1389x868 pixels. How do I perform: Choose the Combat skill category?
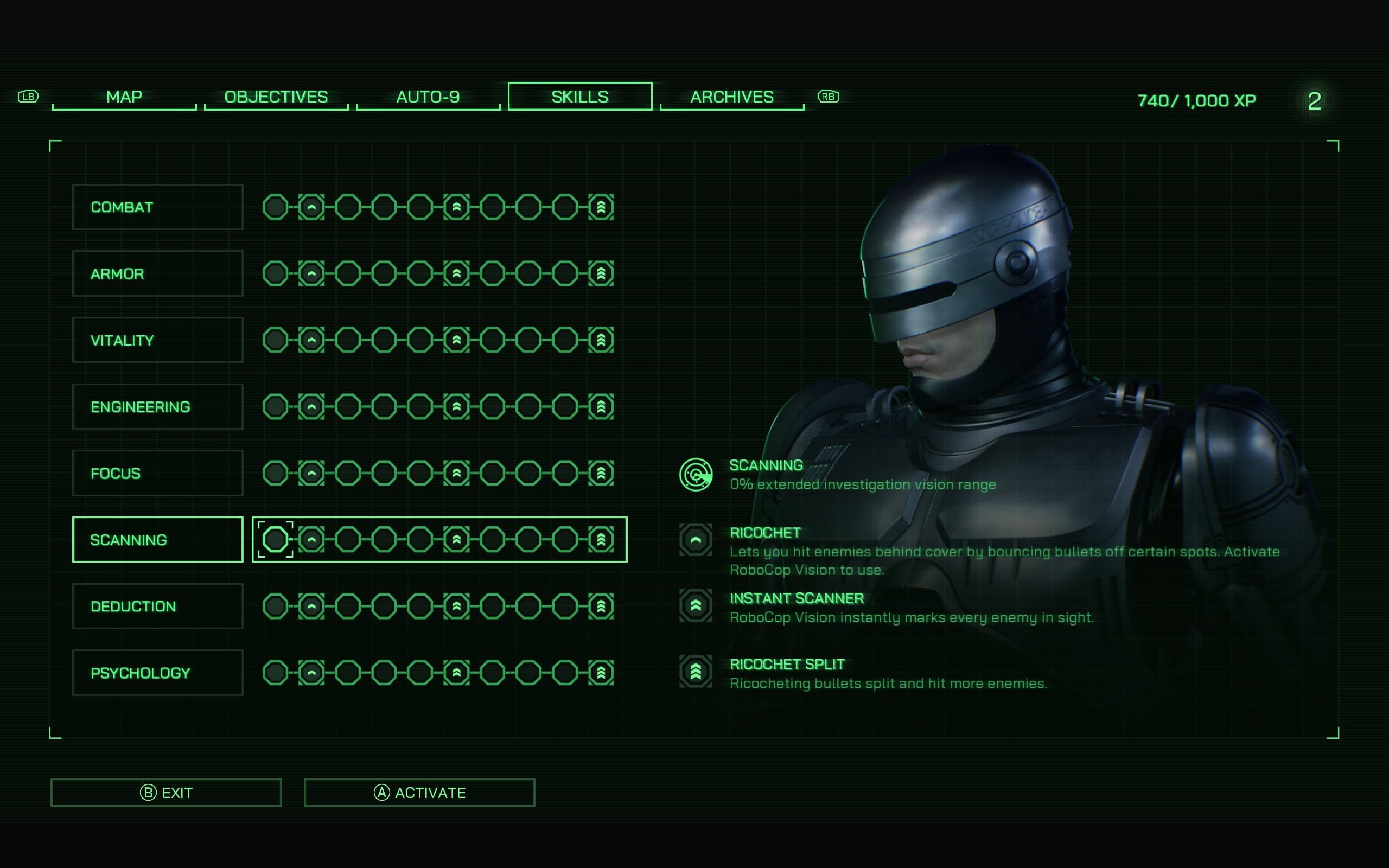pos(158,207)
